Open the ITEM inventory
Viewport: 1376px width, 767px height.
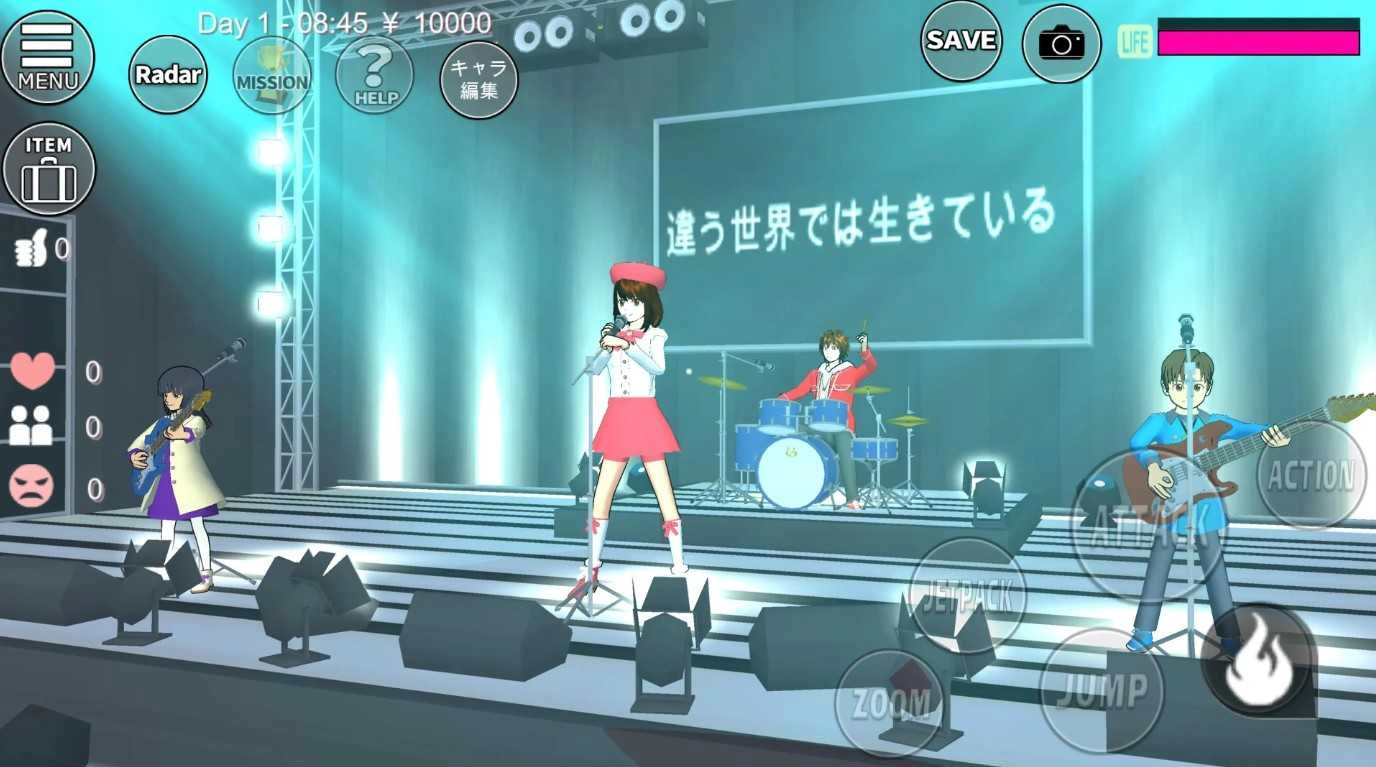[x=49, y=168]
